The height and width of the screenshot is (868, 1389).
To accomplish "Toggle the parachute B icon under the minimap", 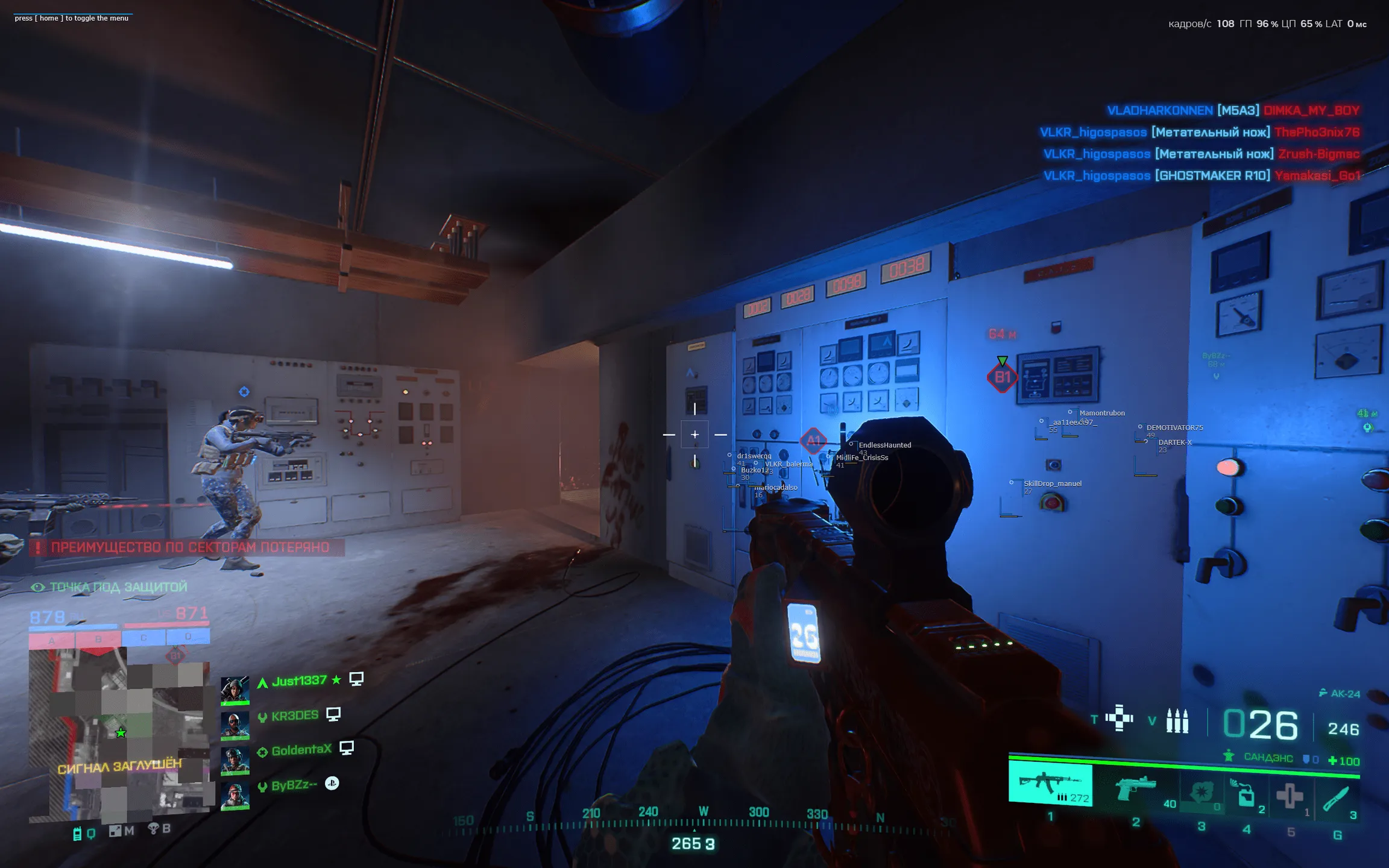I will tap(154, 831).
